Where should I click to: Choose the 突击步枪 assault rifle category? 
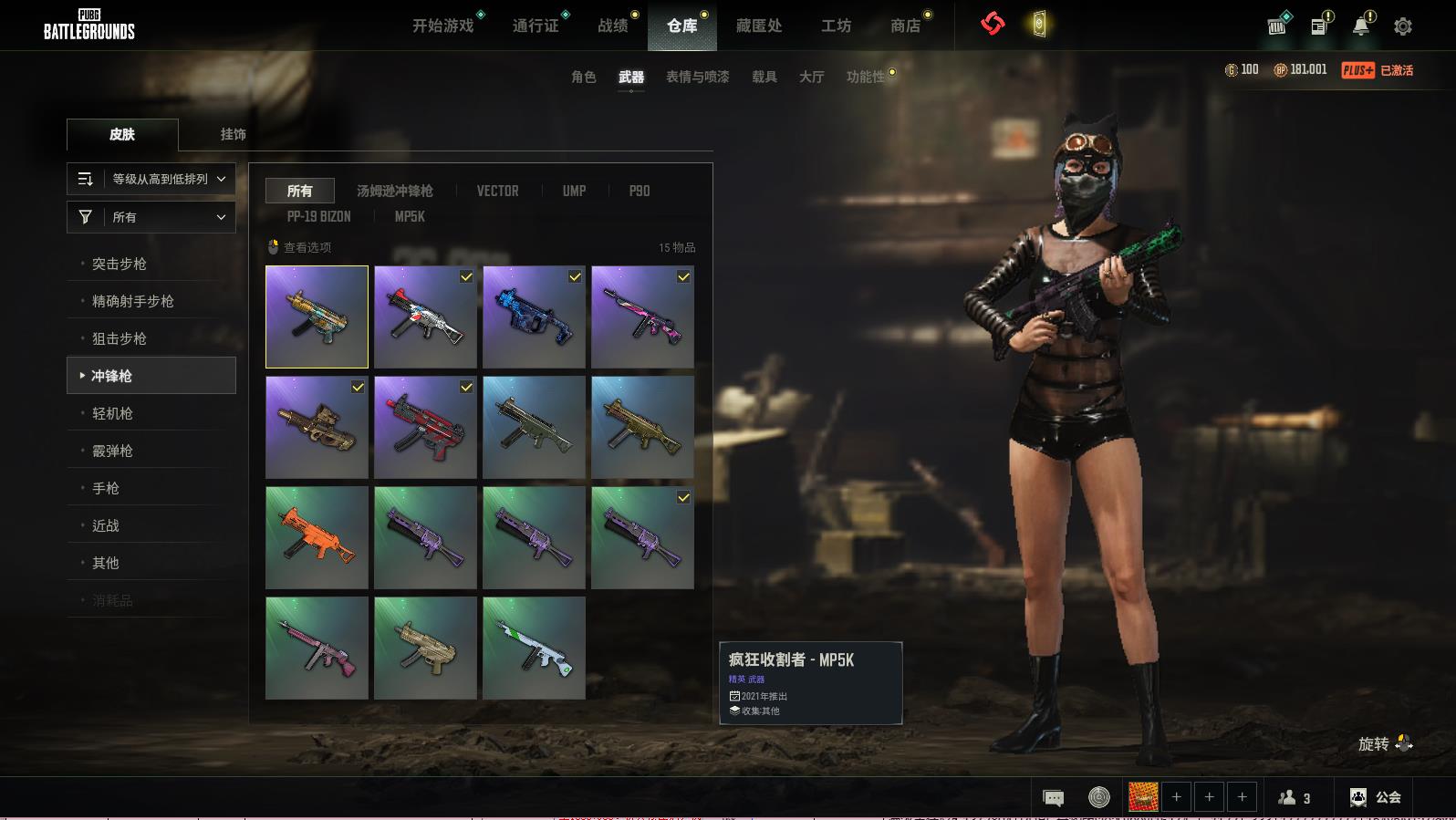pyautogui.click(x=120, y=264)
